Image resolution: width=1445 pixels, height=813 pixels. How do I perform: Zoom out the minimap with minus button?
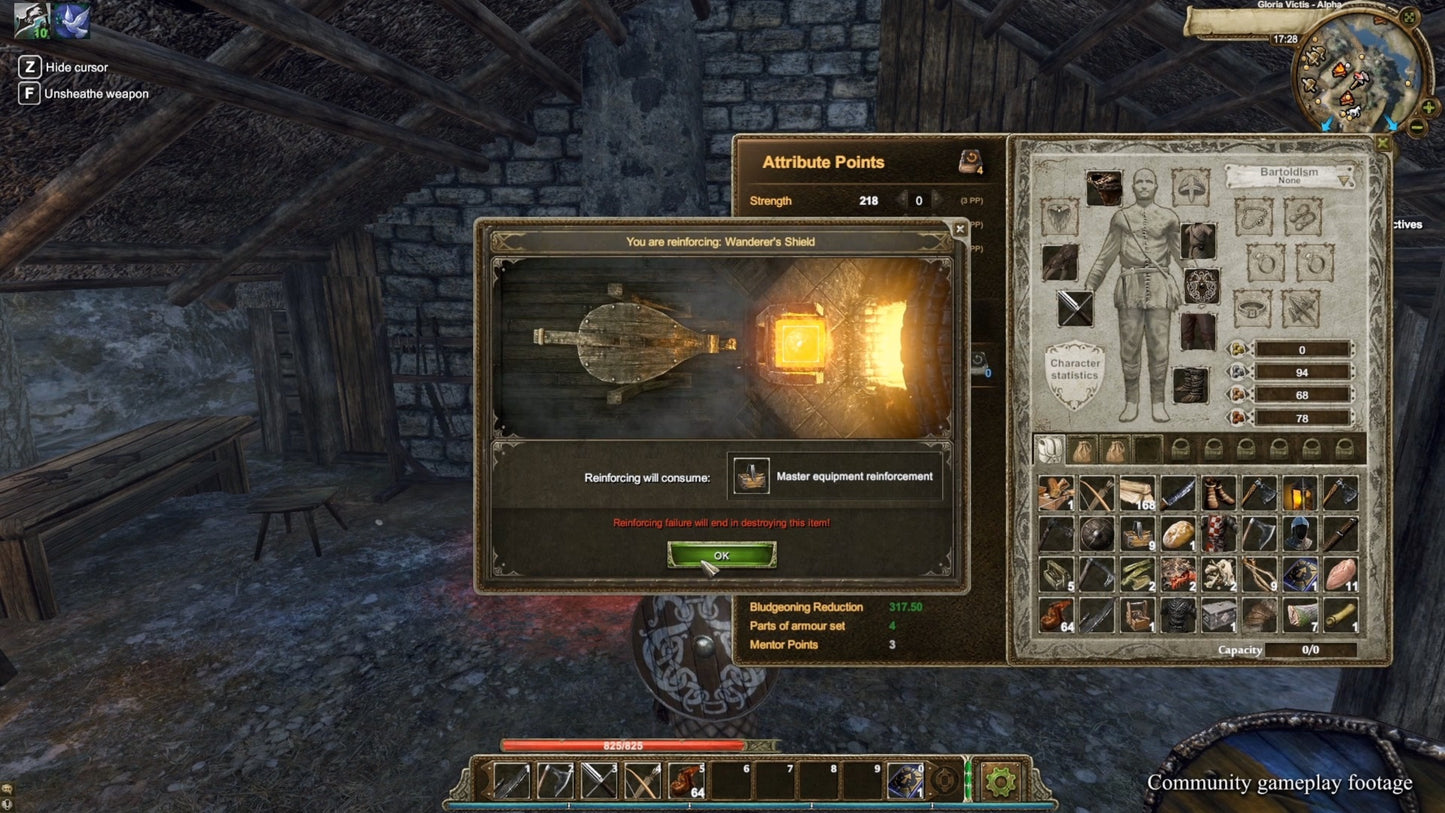tap(1417, 127)
